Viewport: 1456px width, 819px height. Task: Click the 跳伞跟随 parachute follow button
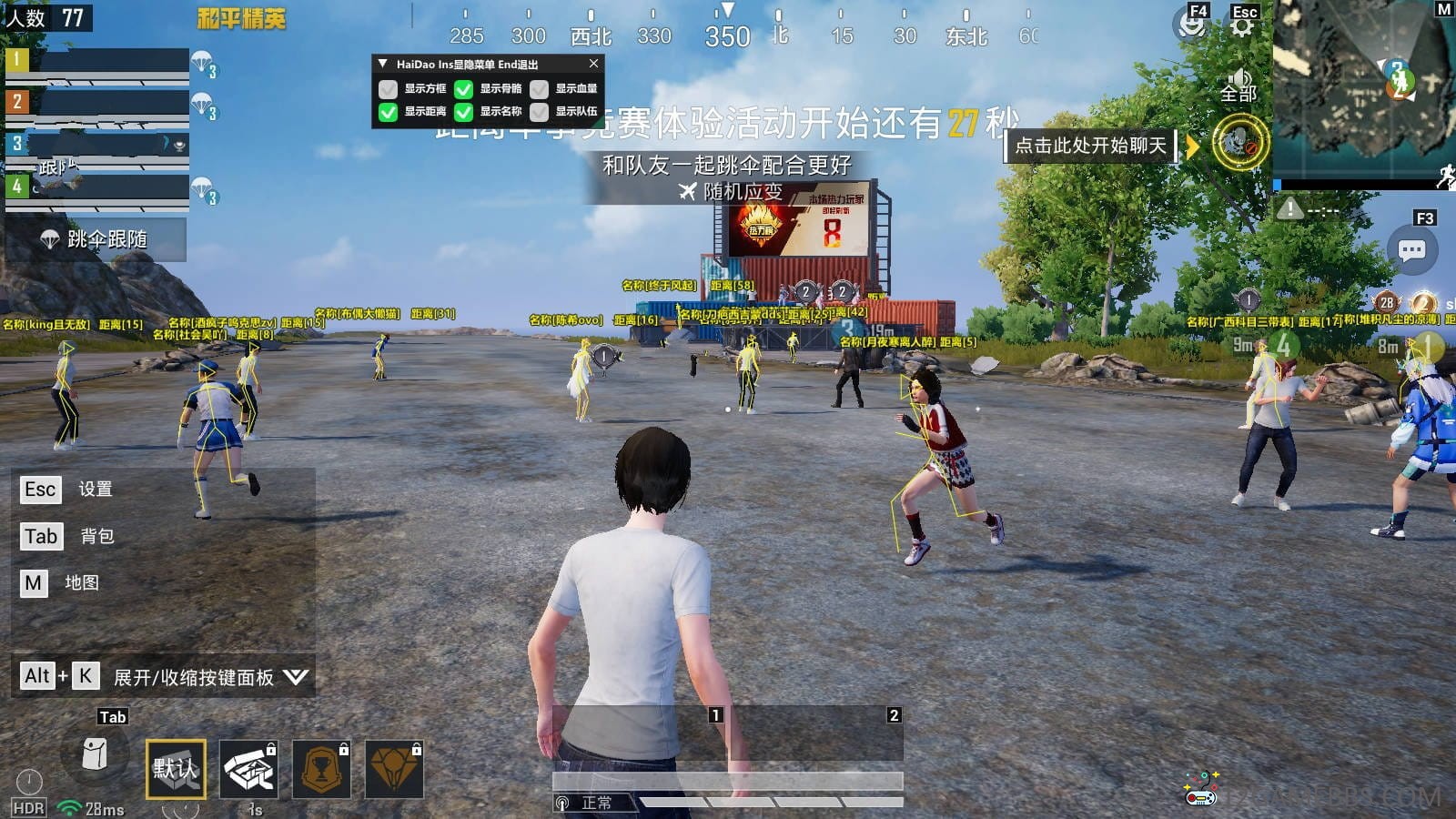[96, 239]
